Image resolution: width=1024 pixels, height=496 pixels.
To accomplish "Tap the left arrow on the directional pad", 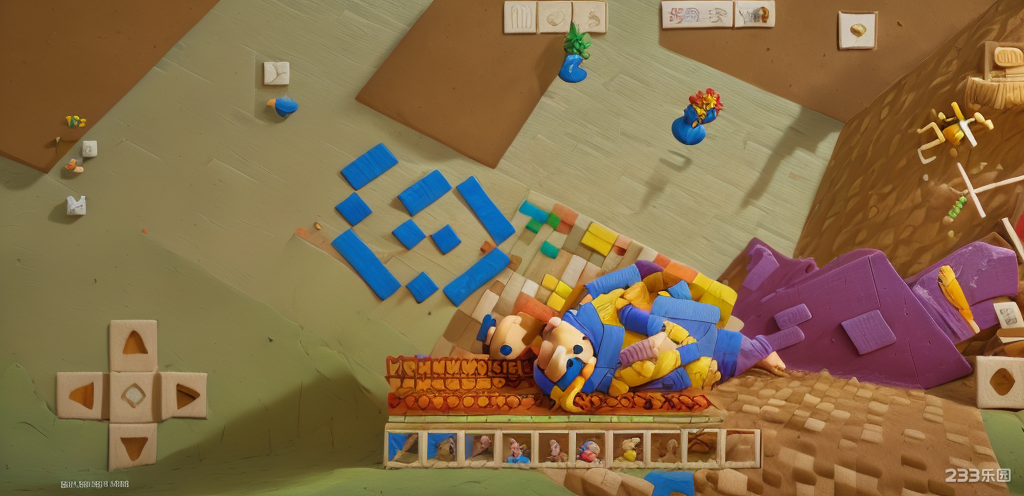I will click(81, 396).
